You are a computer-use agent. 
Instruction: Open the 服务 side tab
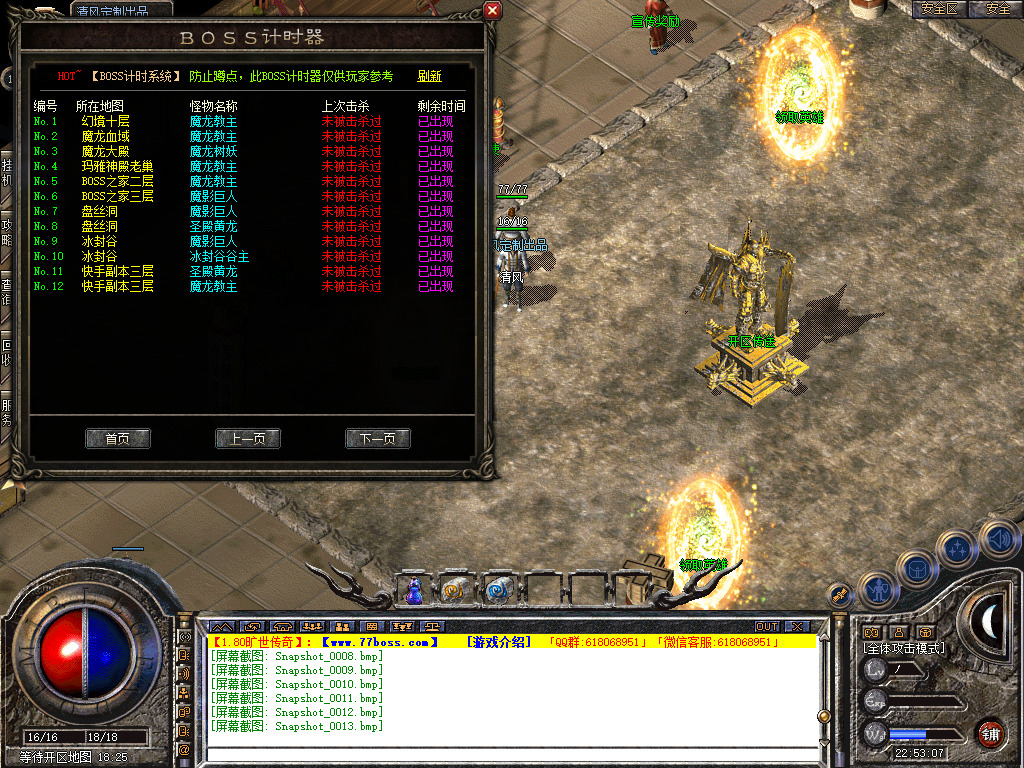pos(6,412)
